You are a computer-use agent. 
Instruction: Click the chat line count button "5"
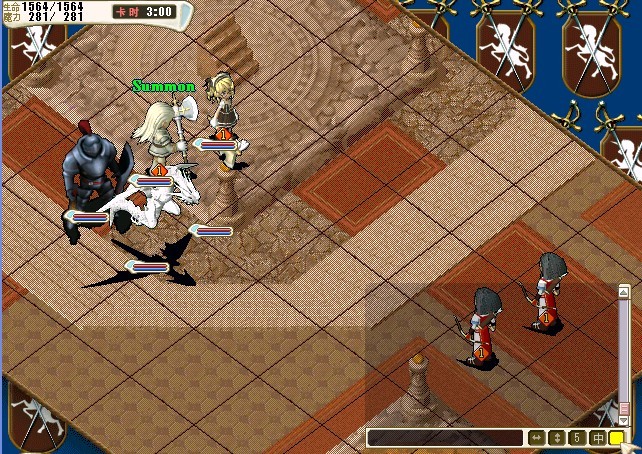[x=577, y=438]
